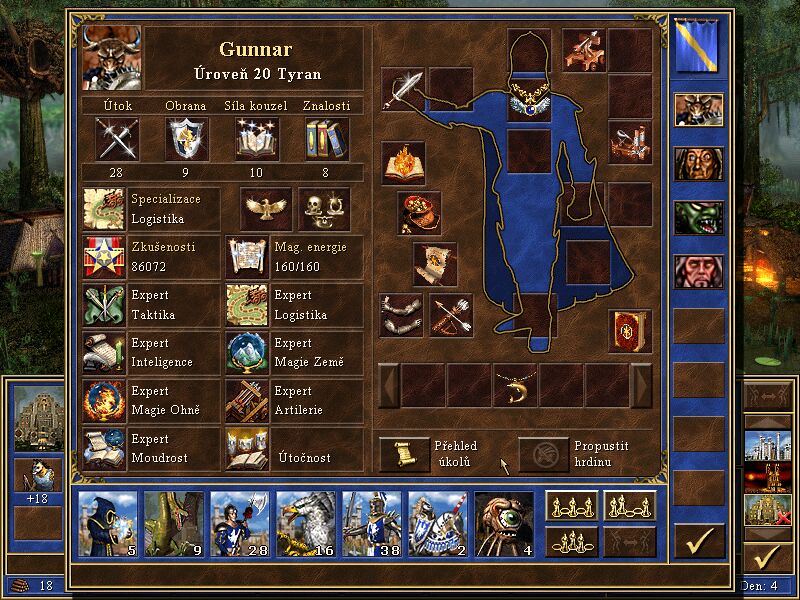Open the Přehled úkolů quest log

(404, 453)
